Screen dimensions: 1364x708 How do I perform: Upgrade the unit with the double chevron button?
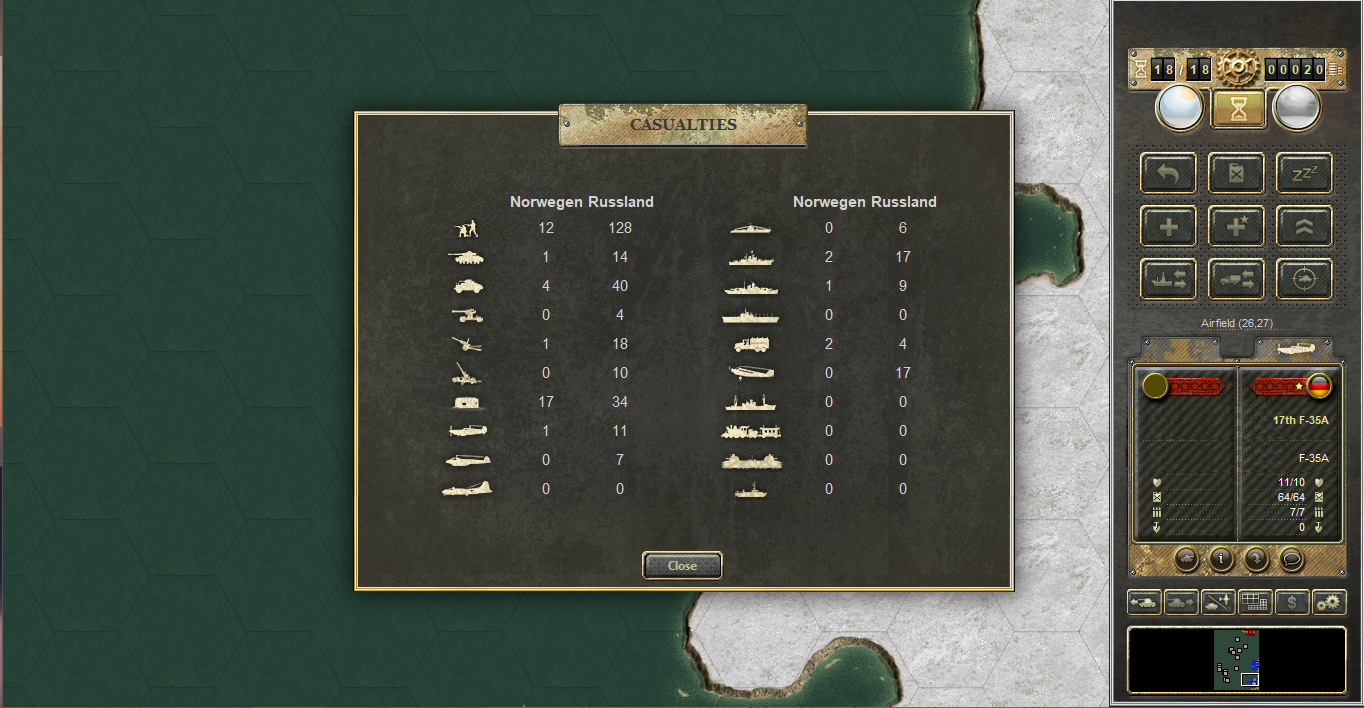(1304, 227)
